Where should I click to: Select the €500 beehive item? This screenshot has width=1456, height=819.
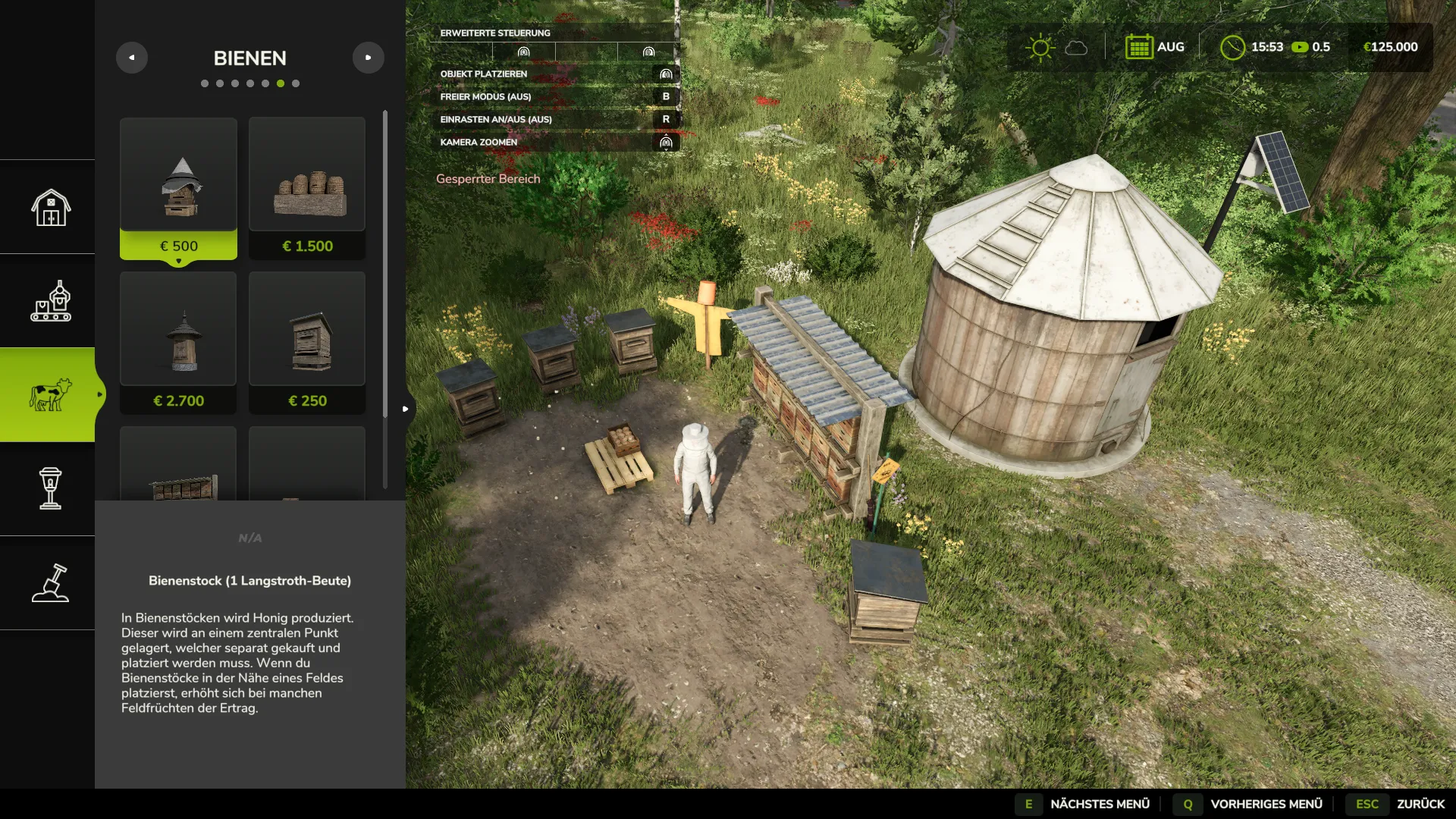tap(178, 188)
